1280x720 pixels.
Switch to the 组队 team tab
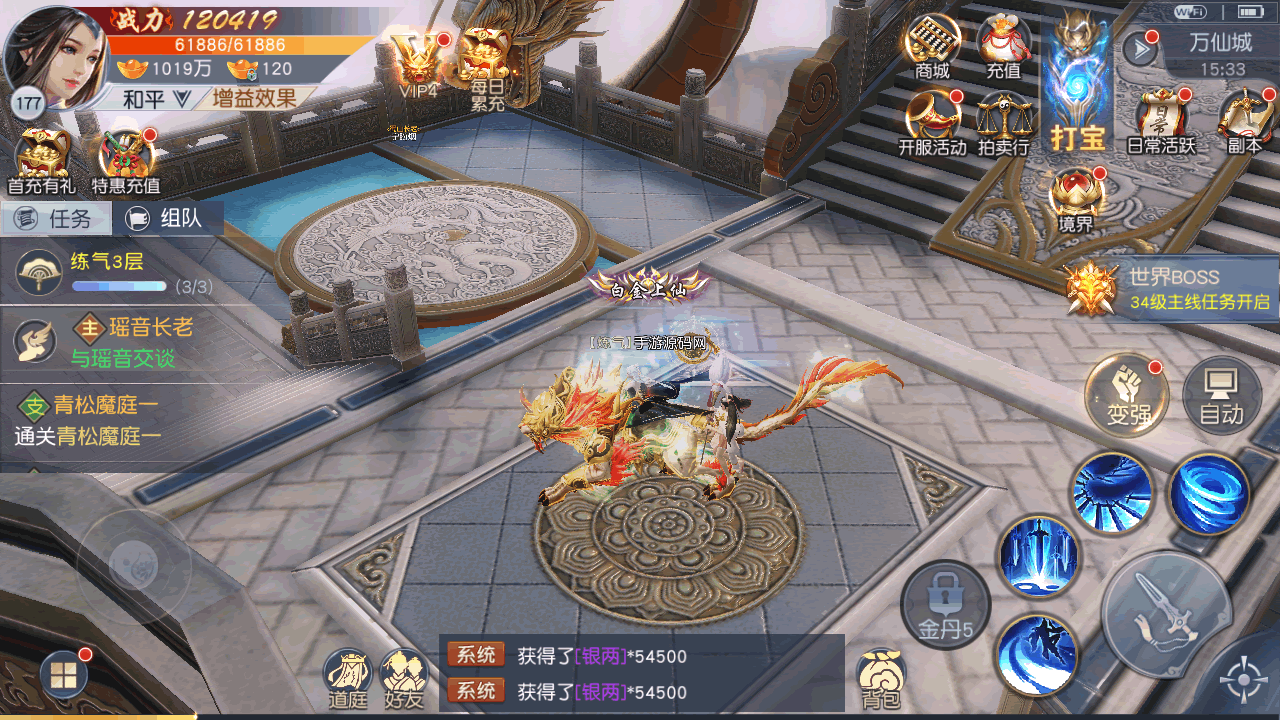(x=167, y=218)
